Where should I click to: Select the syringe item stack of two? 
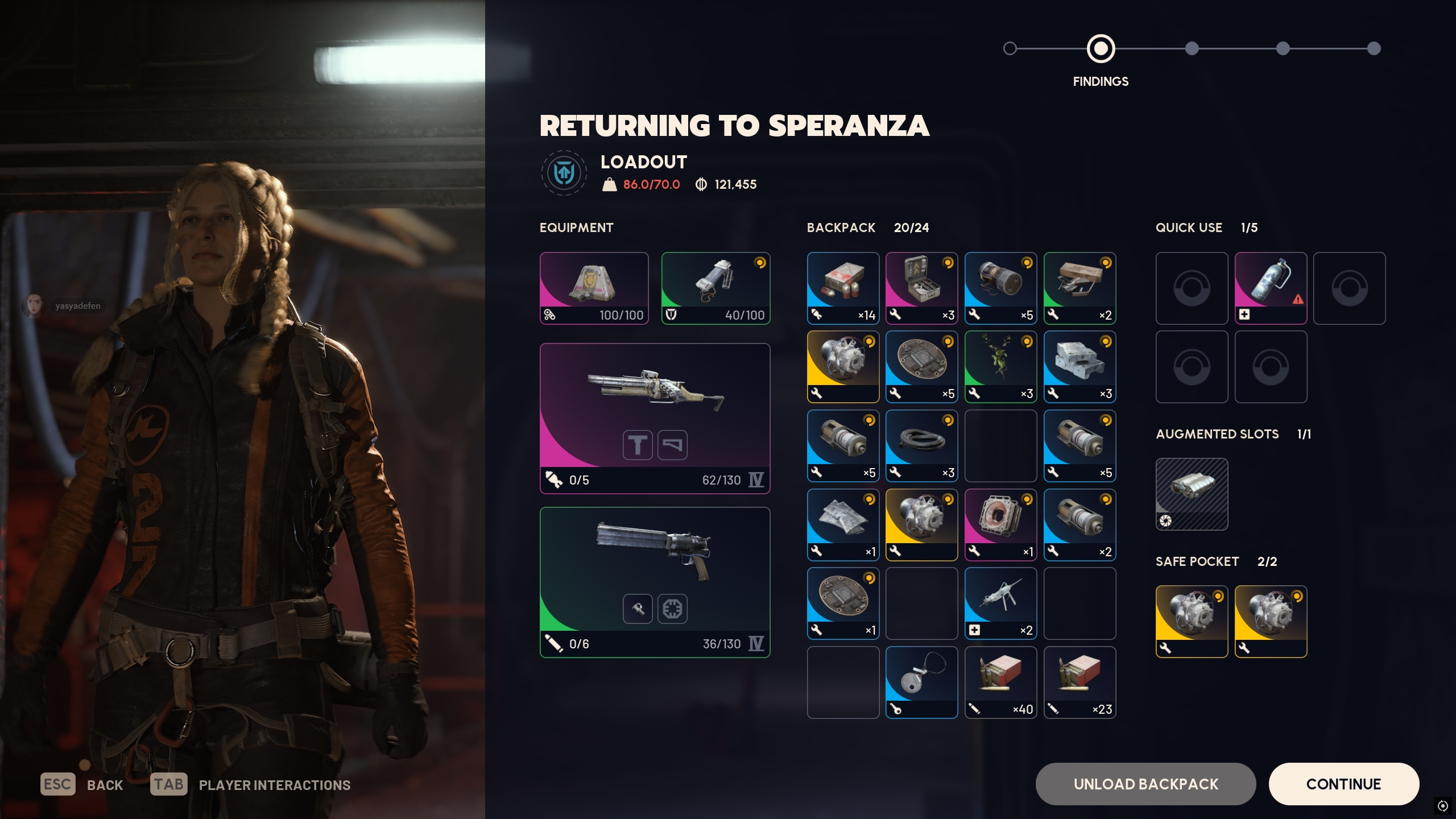(x=1000, y=603)
